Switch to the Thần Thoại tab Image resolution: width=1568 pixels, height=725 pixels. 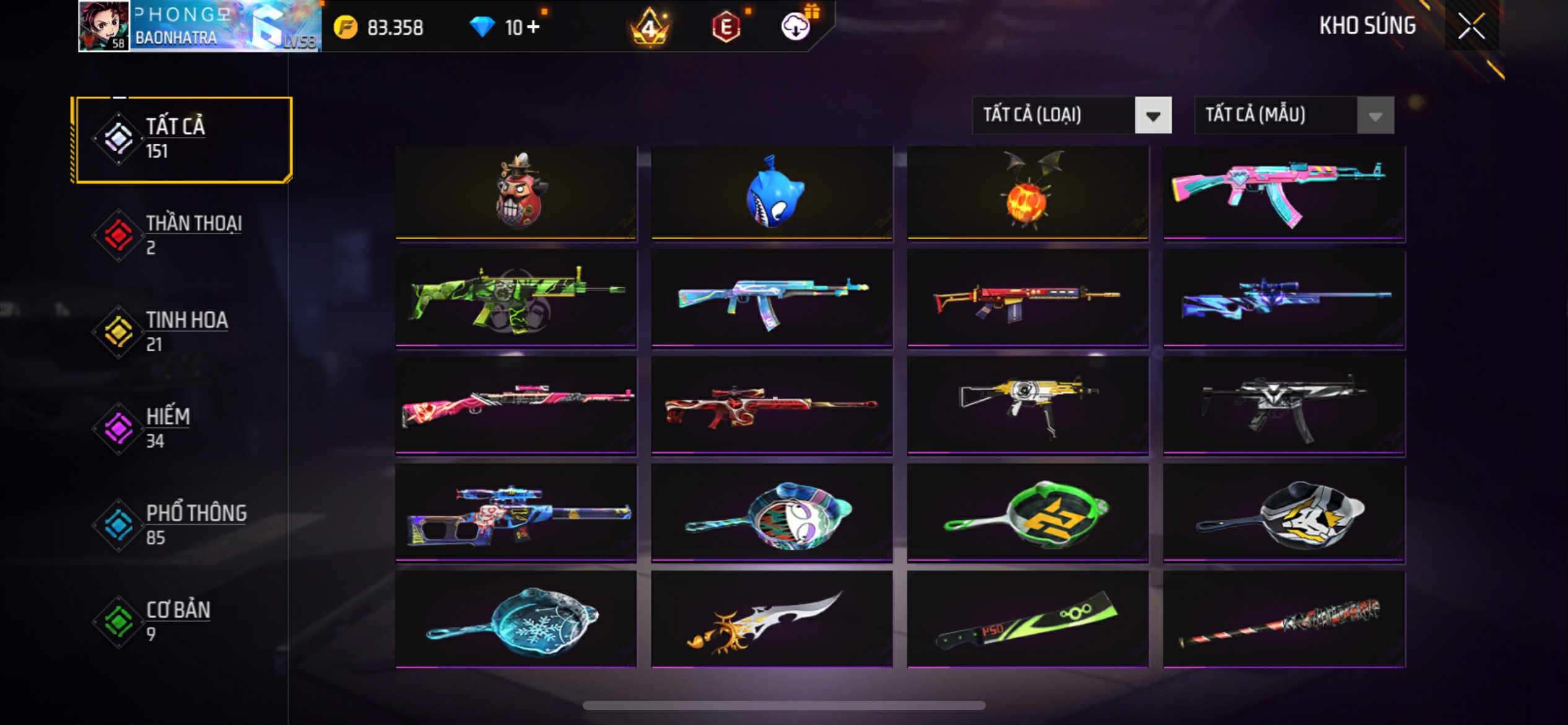pos(180,234)
